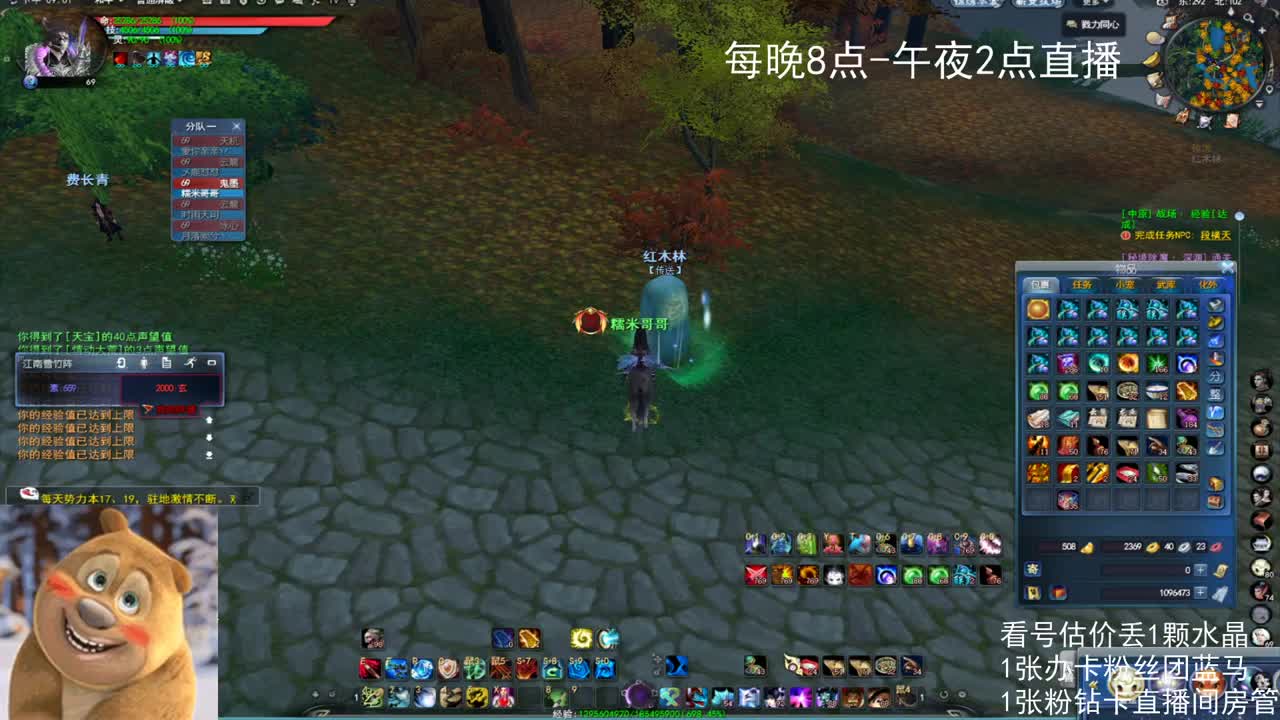The height and width of the screenshot is (720, 1280).
Task: Click the plus zoom icon beside the minimap
Action: point(1263,29)
